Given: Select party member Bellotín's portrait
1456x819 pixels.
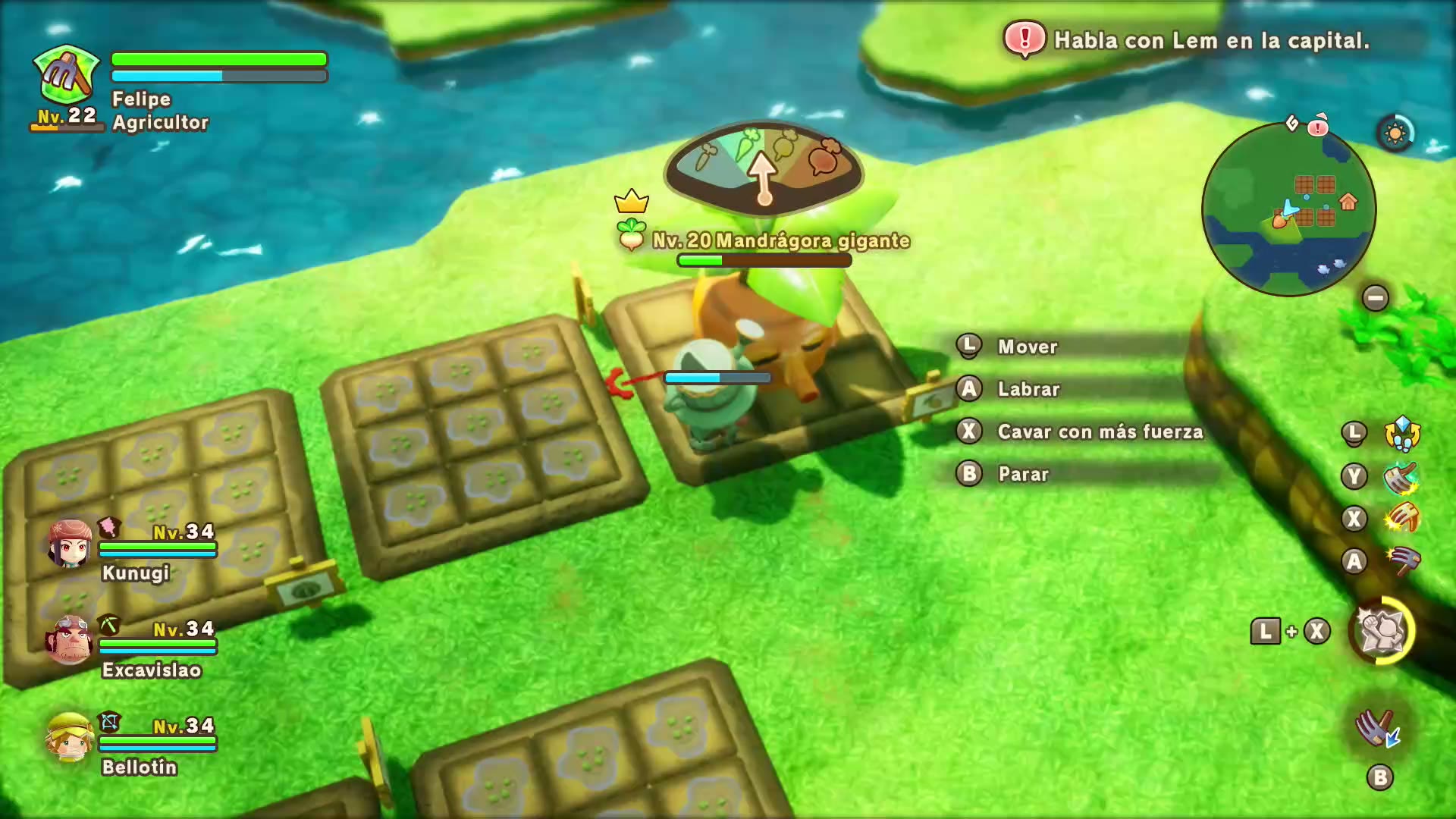Looking at the screenshot, I should tap(70, 737).
